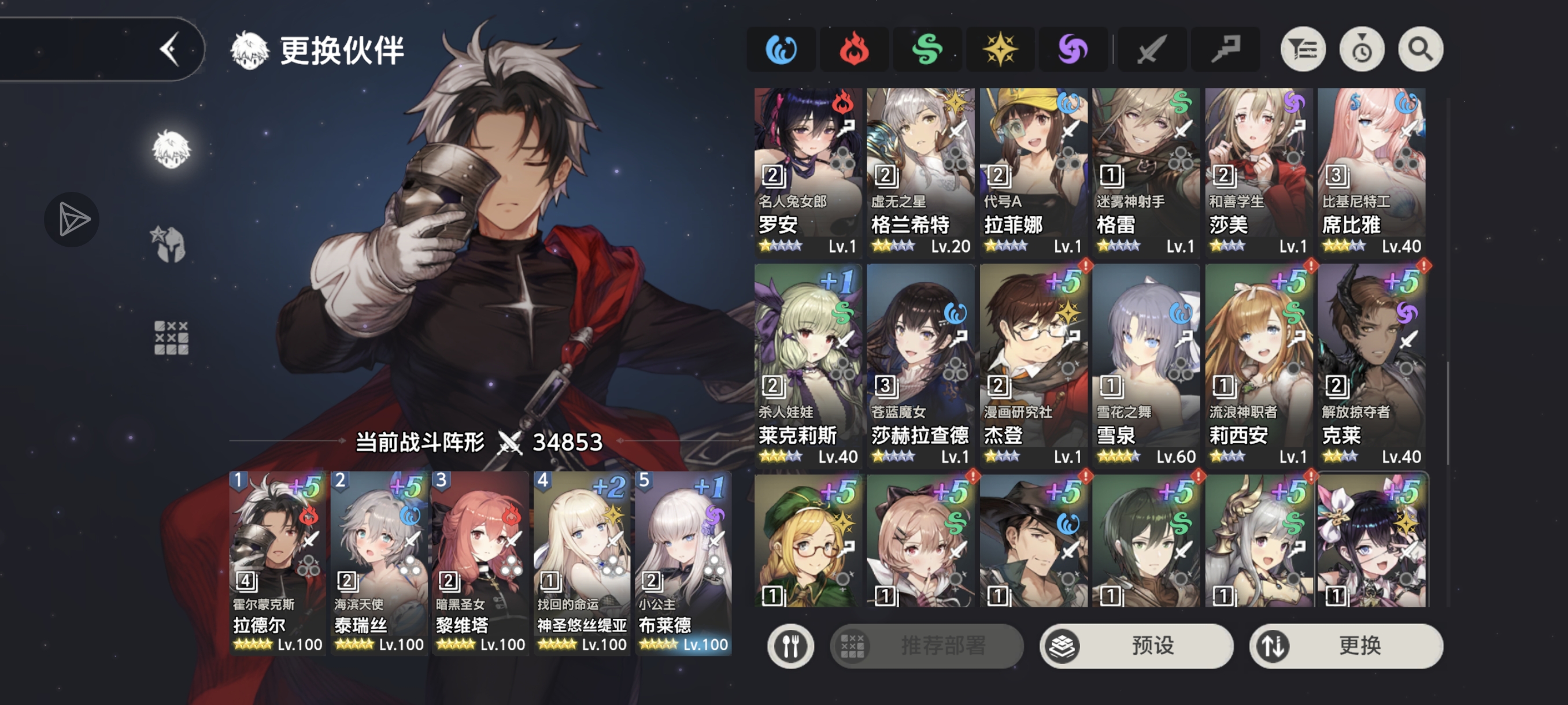
Task: Click the magnifying glass search button
Action: click(x=1420, y=50)
